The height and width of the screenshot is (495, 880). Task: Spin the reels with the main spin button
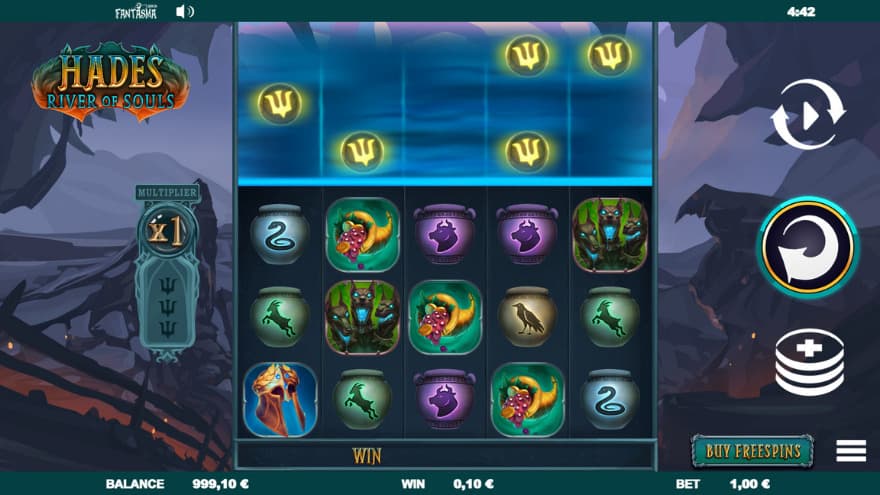(x=806, y=246)
